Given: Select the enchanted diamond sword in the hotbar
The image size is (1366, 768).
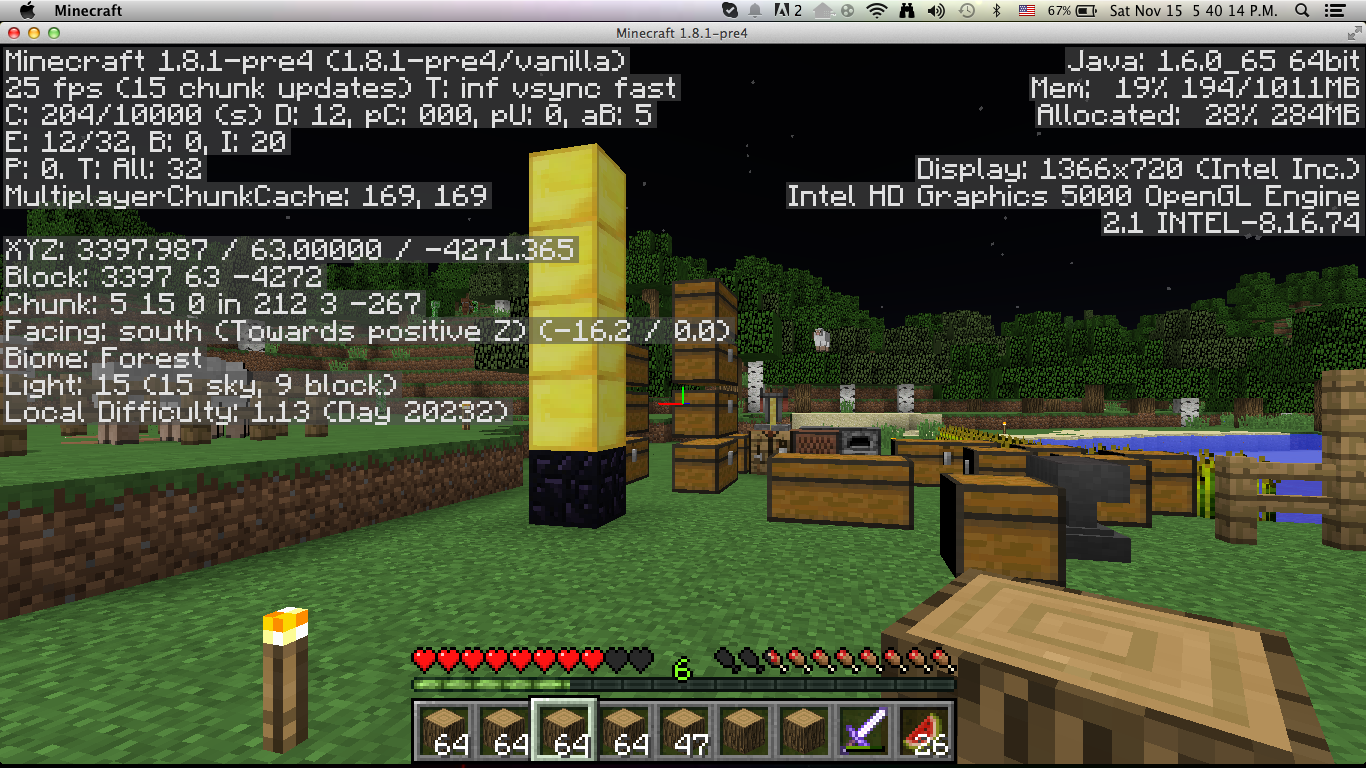Looking at the screenshot, I should (865, 733).
